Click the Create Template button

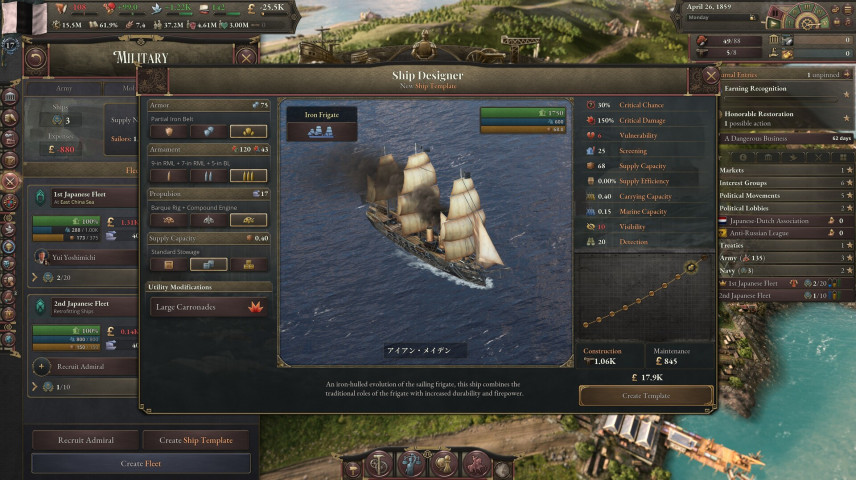point(646,396)
